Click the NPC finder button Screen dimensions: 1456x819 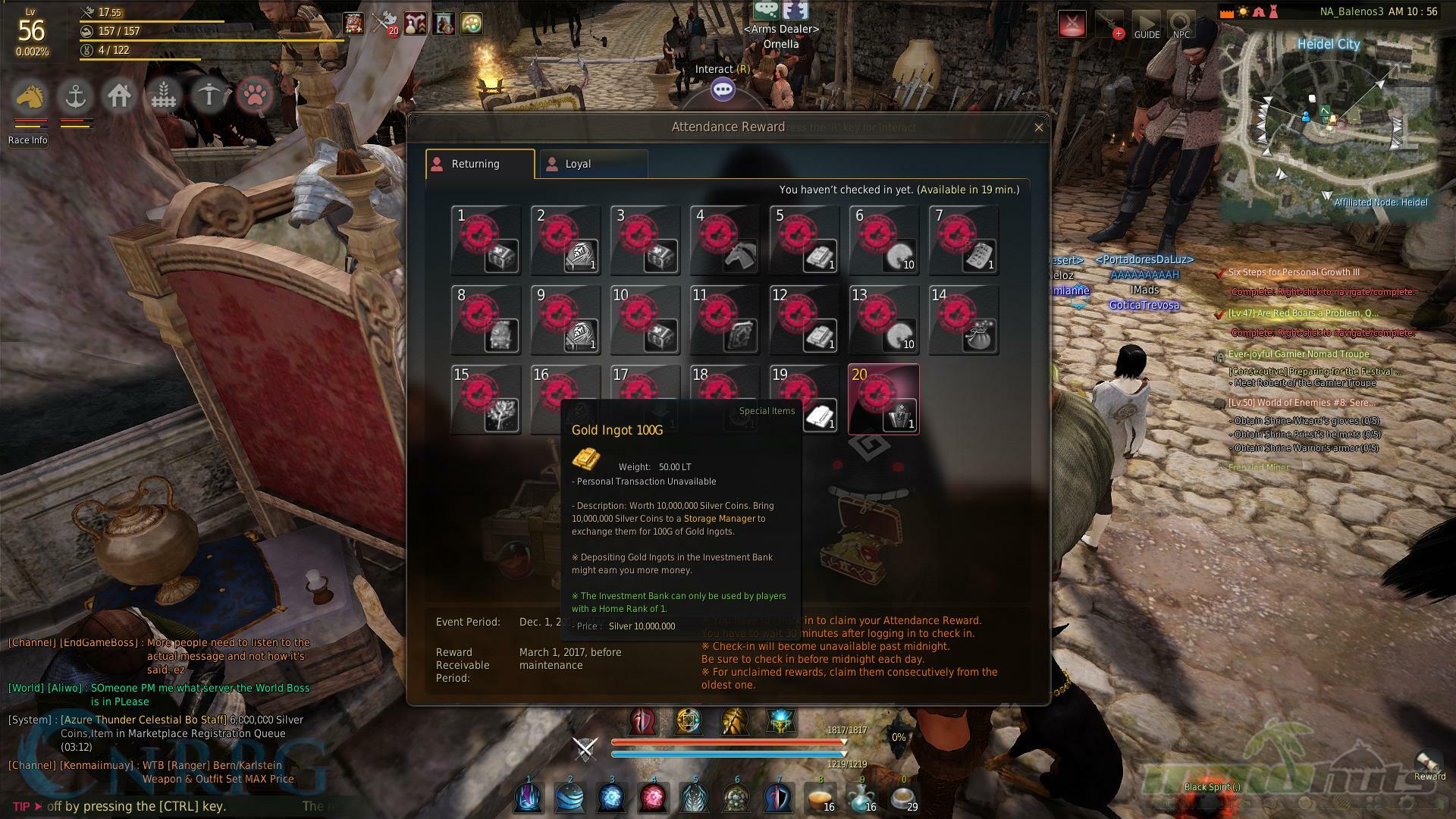pyautogui.click(x=1181, y=24)
